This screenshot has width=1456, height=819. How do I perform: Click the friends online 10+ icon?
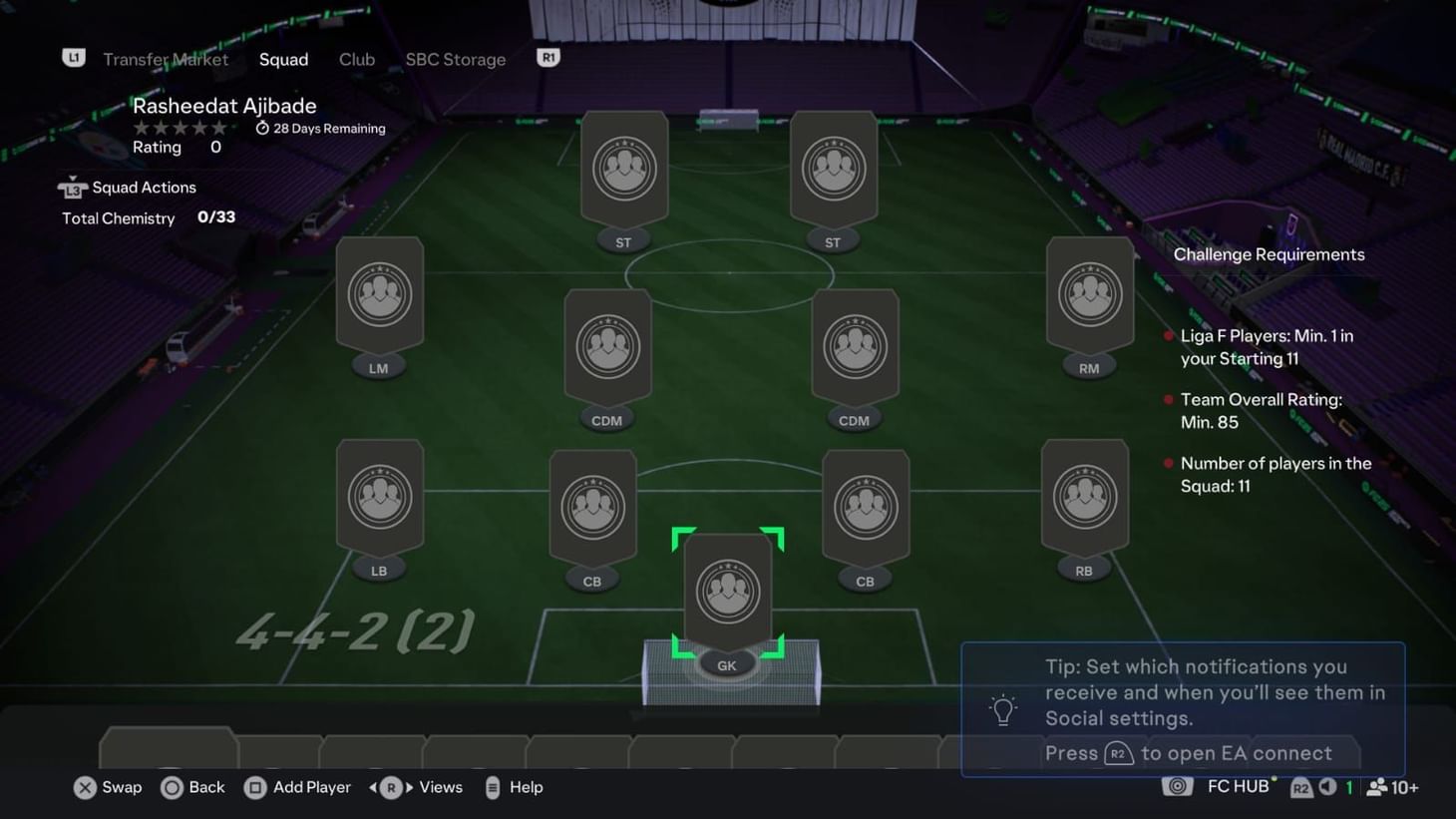1377,787
